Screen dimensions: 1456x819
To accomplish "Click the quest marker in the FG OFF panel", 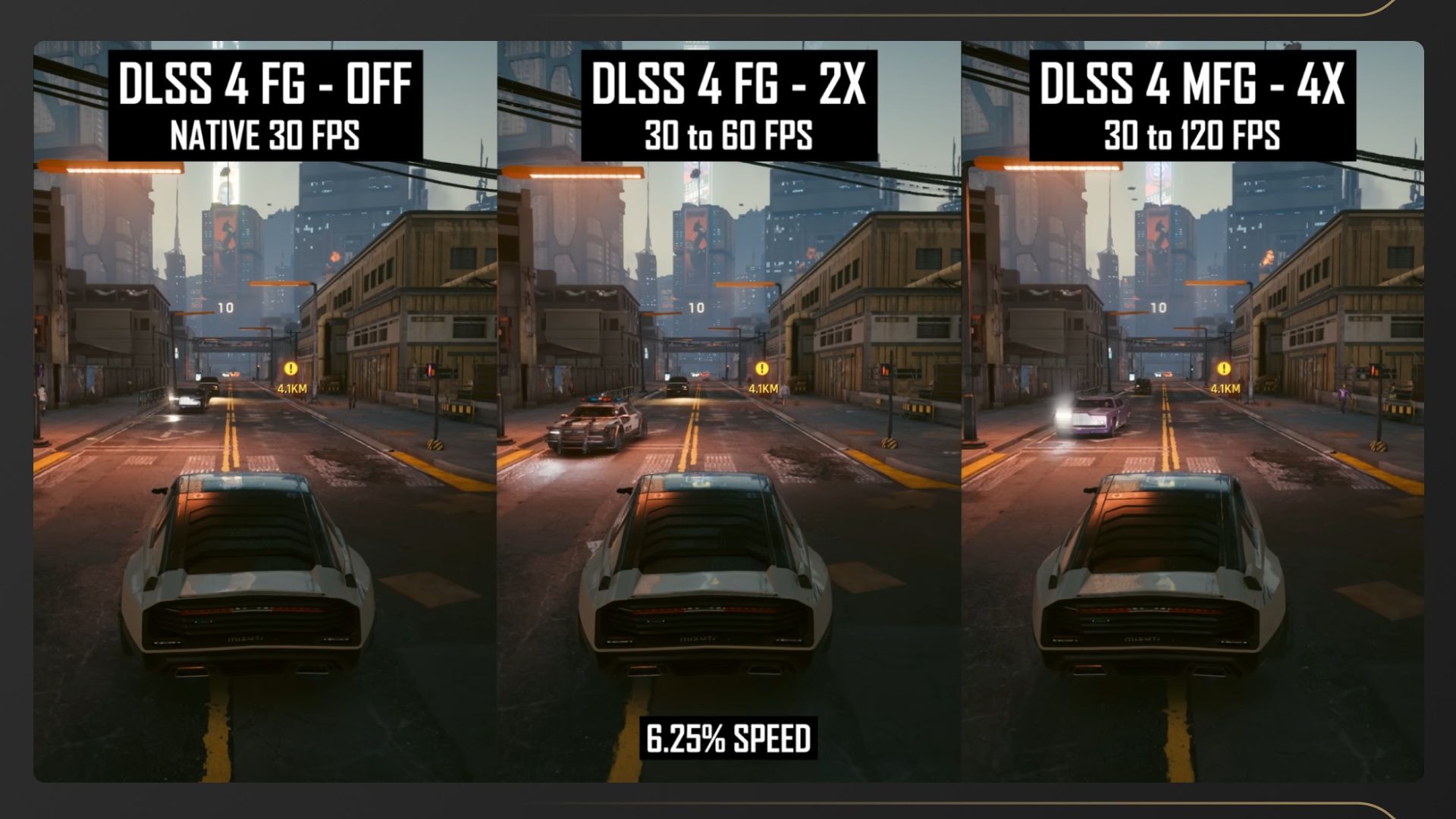I will click(291, 369).
